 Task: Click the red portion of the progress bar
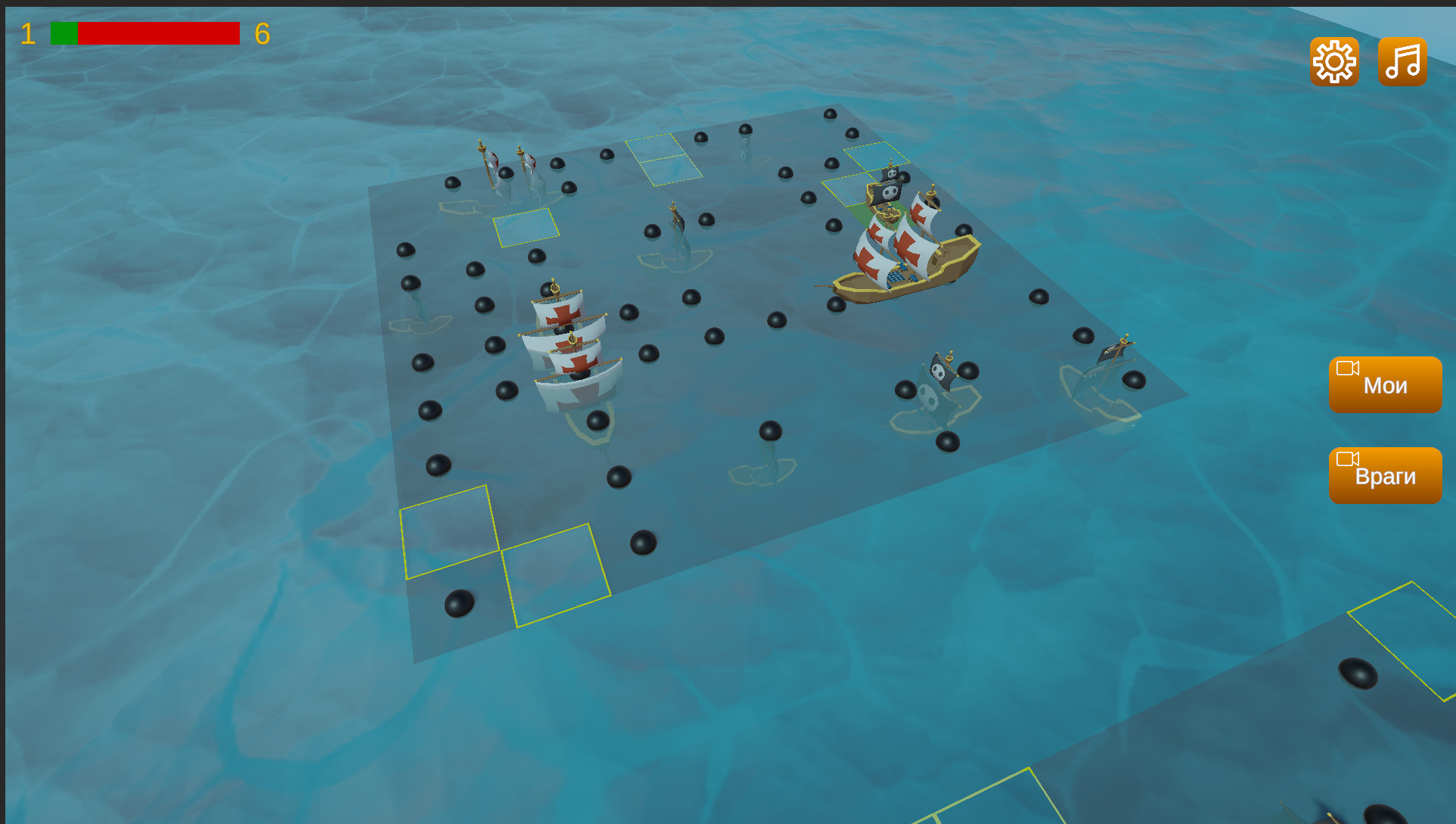pyautogui.click(x=159, y=33)
